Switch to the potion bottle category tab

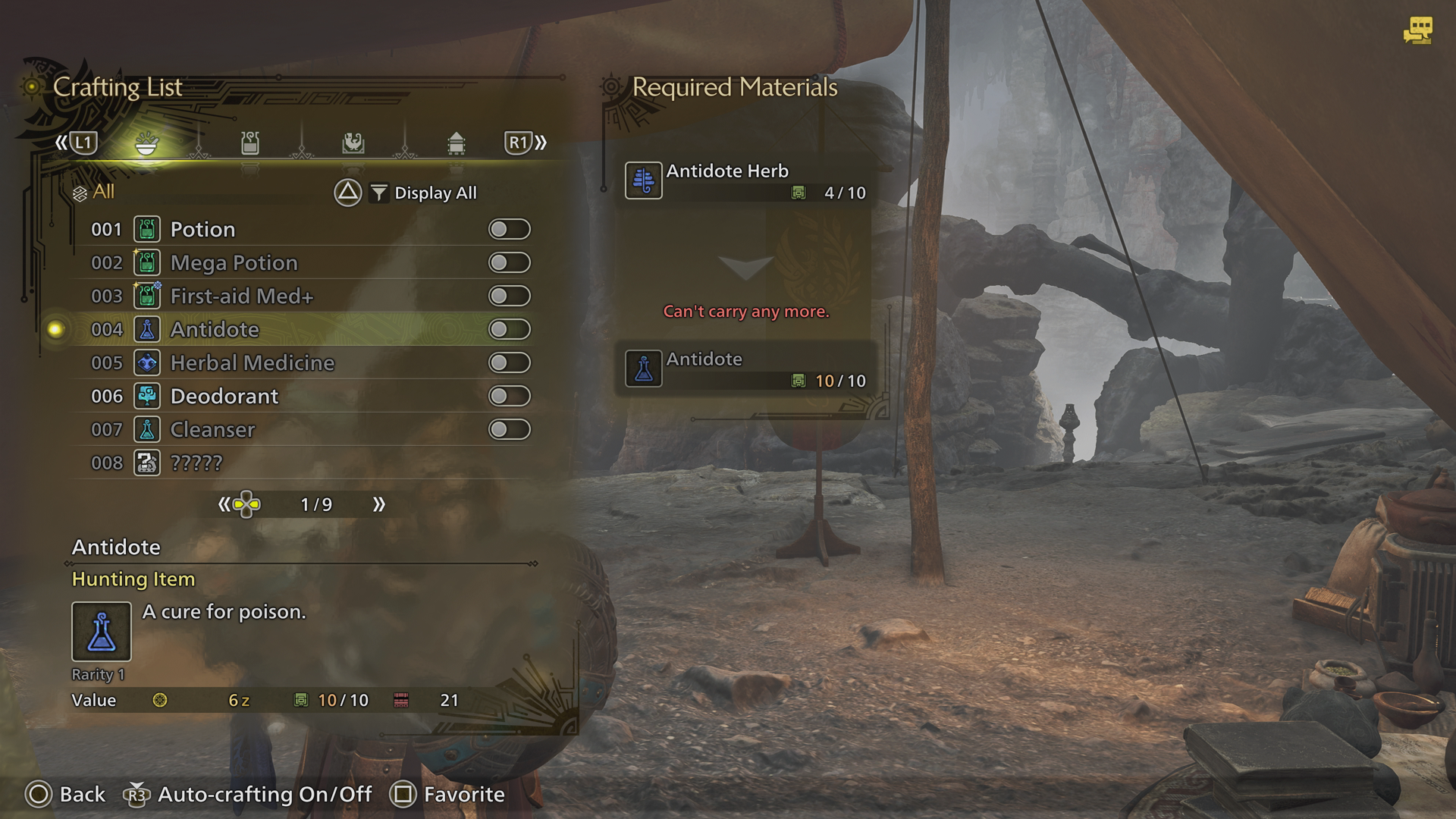[250, 143]
